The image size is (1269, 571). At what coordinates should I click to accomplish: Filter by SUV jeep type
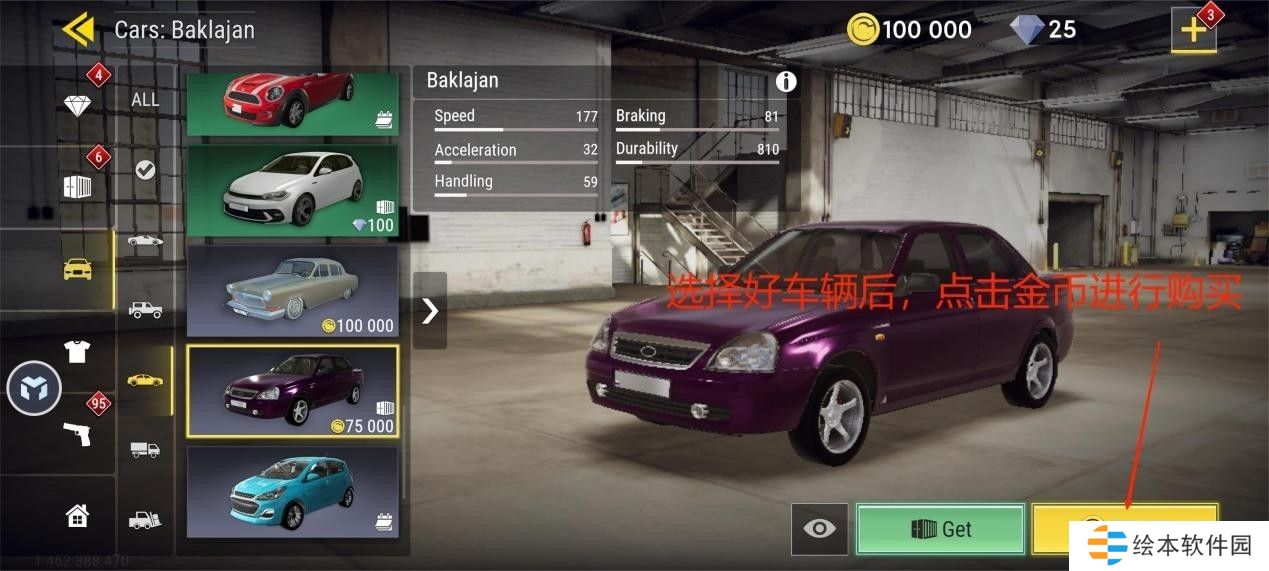click(x=145, y=310)
